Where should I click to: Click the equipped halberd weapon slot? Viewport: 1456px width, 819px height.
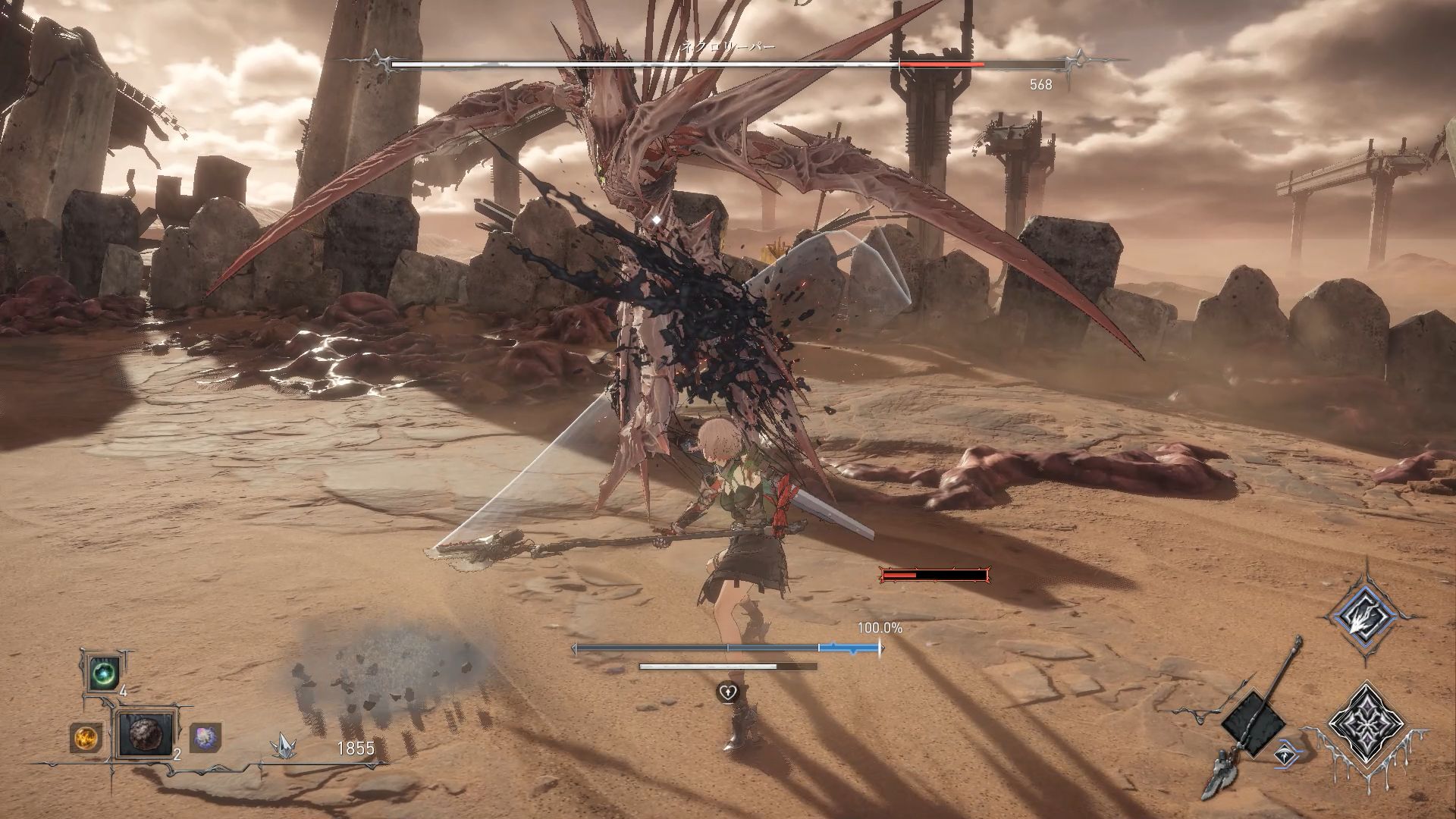point(1253,723)
